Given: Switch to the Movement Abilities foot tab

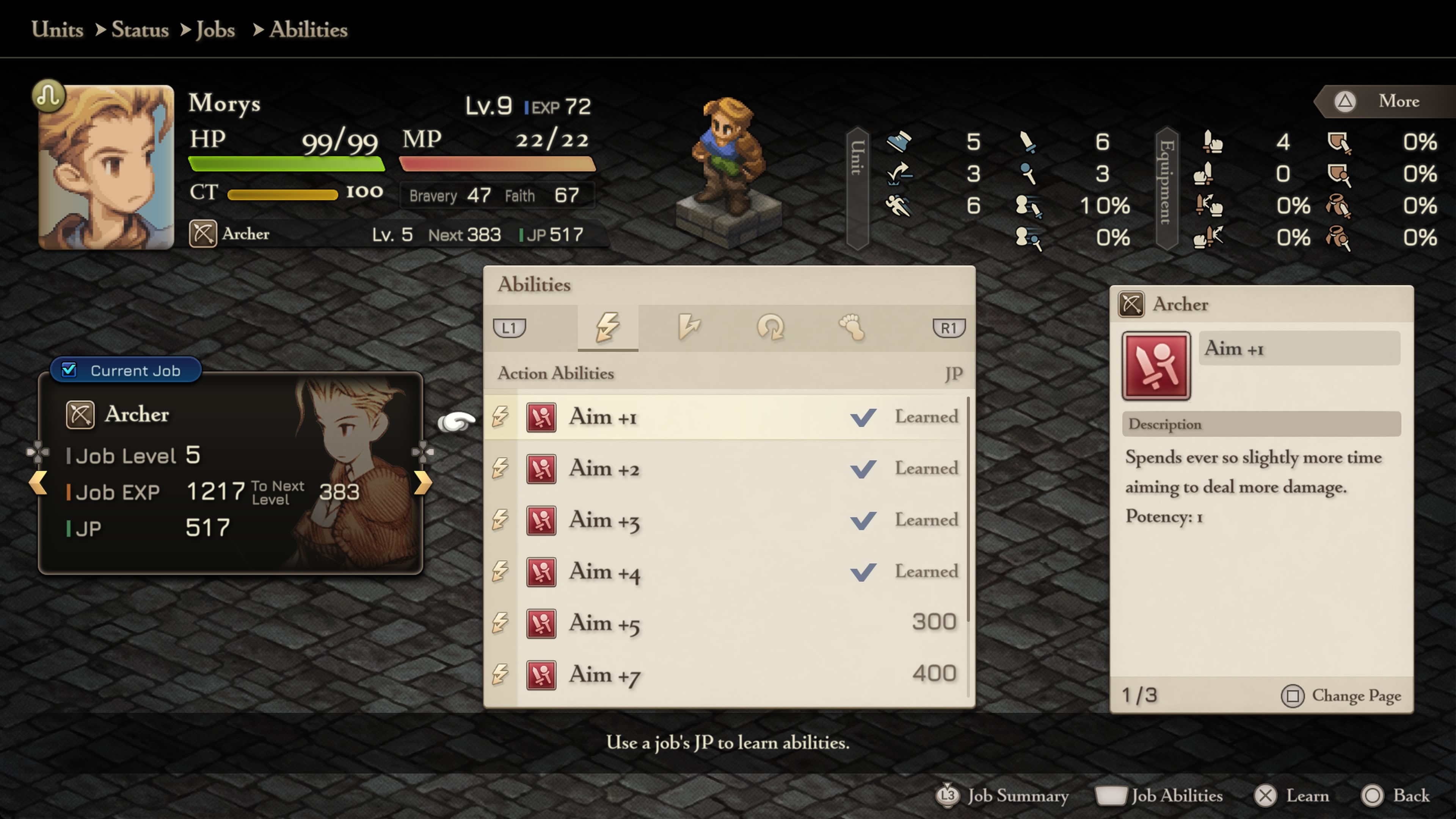Looking at the screenshot, I should [x=852, y=327].
